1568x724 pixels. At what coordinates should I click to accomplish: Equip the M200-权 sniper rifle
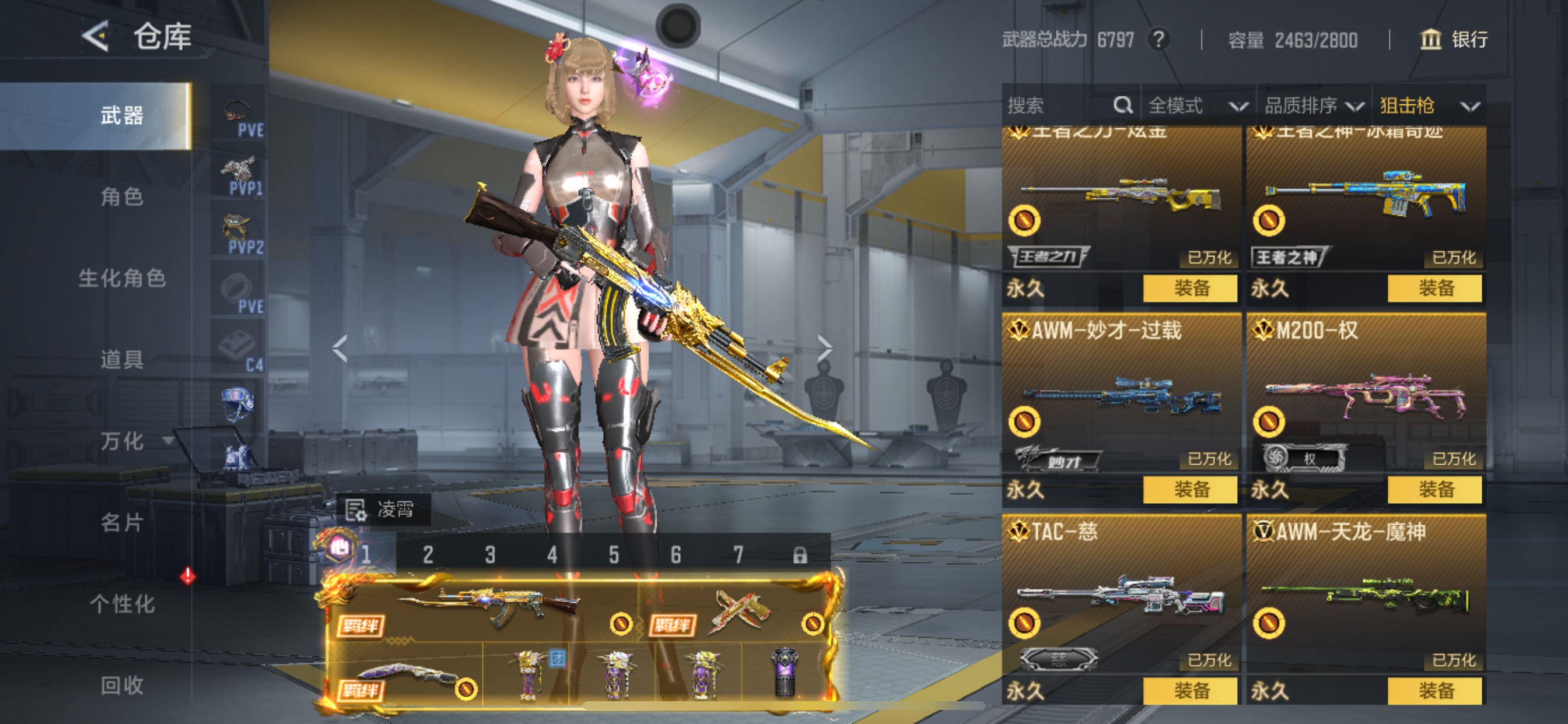pyautogui.click(x=1434, y=490)
